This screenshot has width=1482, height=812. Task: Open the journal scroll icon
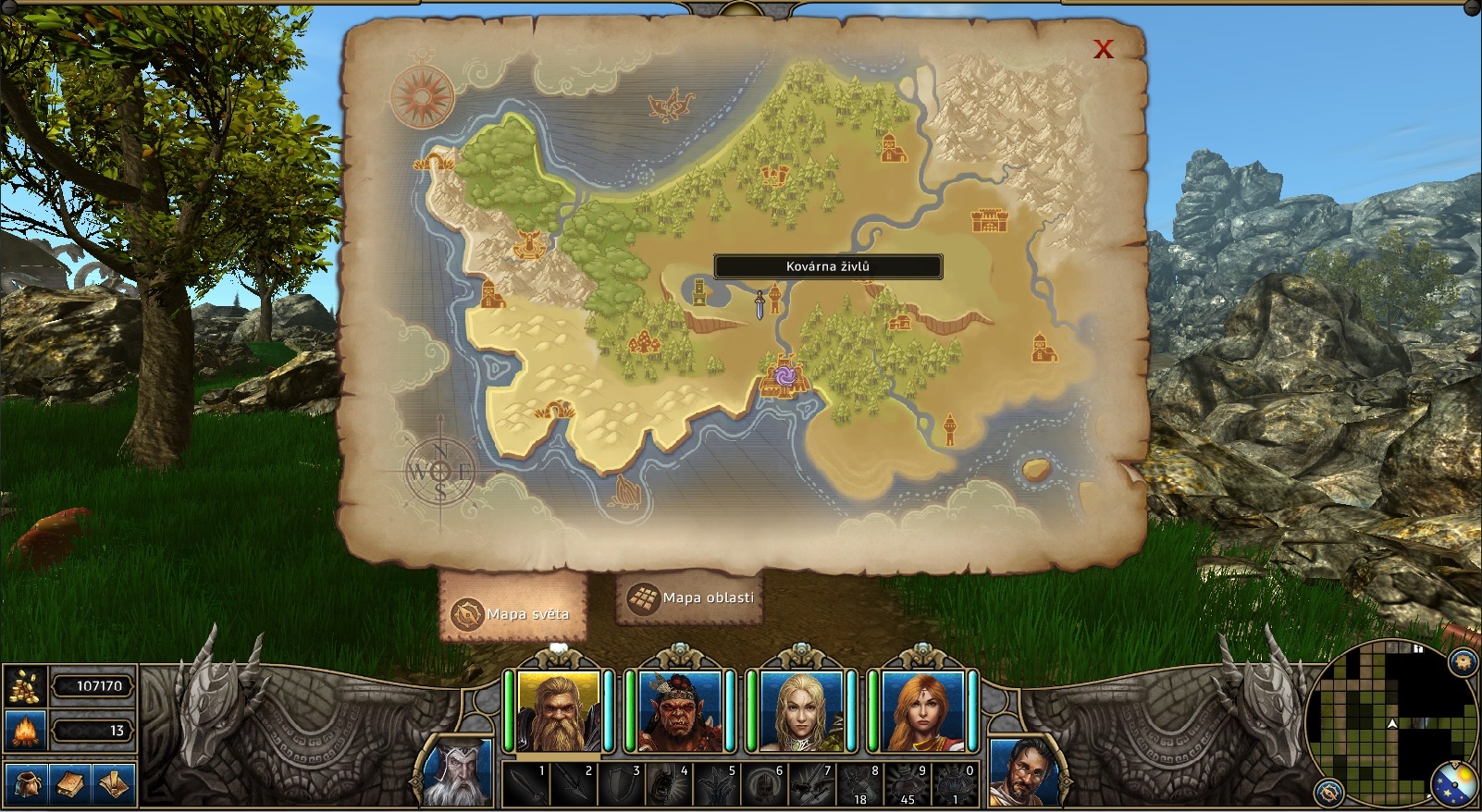70,784
